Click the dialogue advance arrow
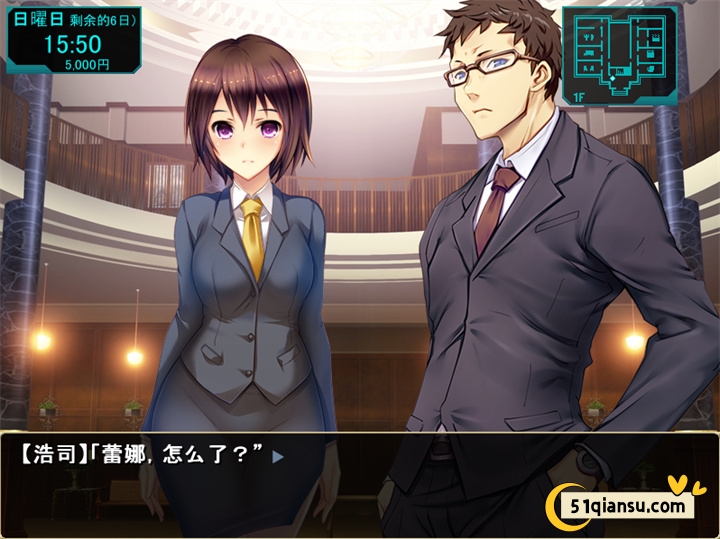 coord(279,457)
